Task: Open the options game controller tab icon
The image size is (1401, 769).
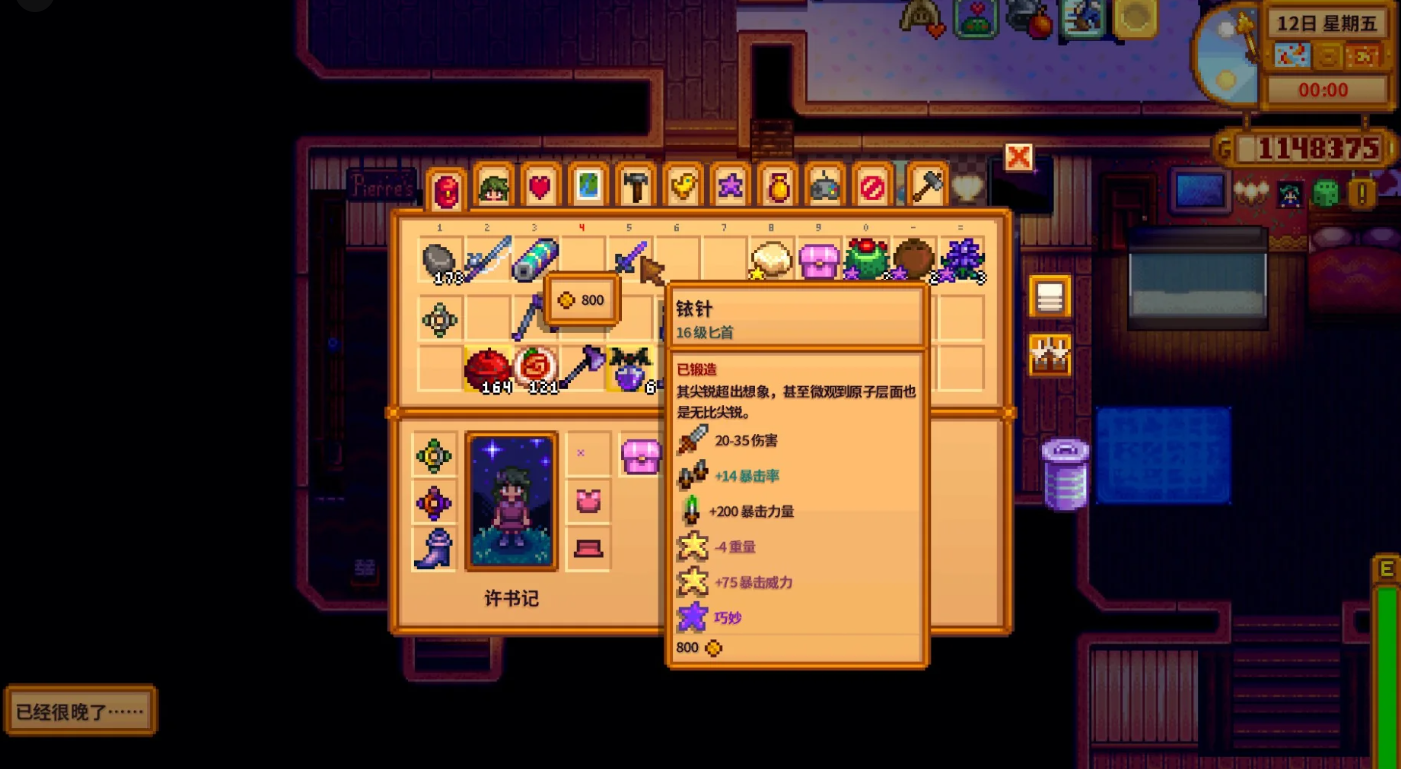Action: (x=823, y=187)
